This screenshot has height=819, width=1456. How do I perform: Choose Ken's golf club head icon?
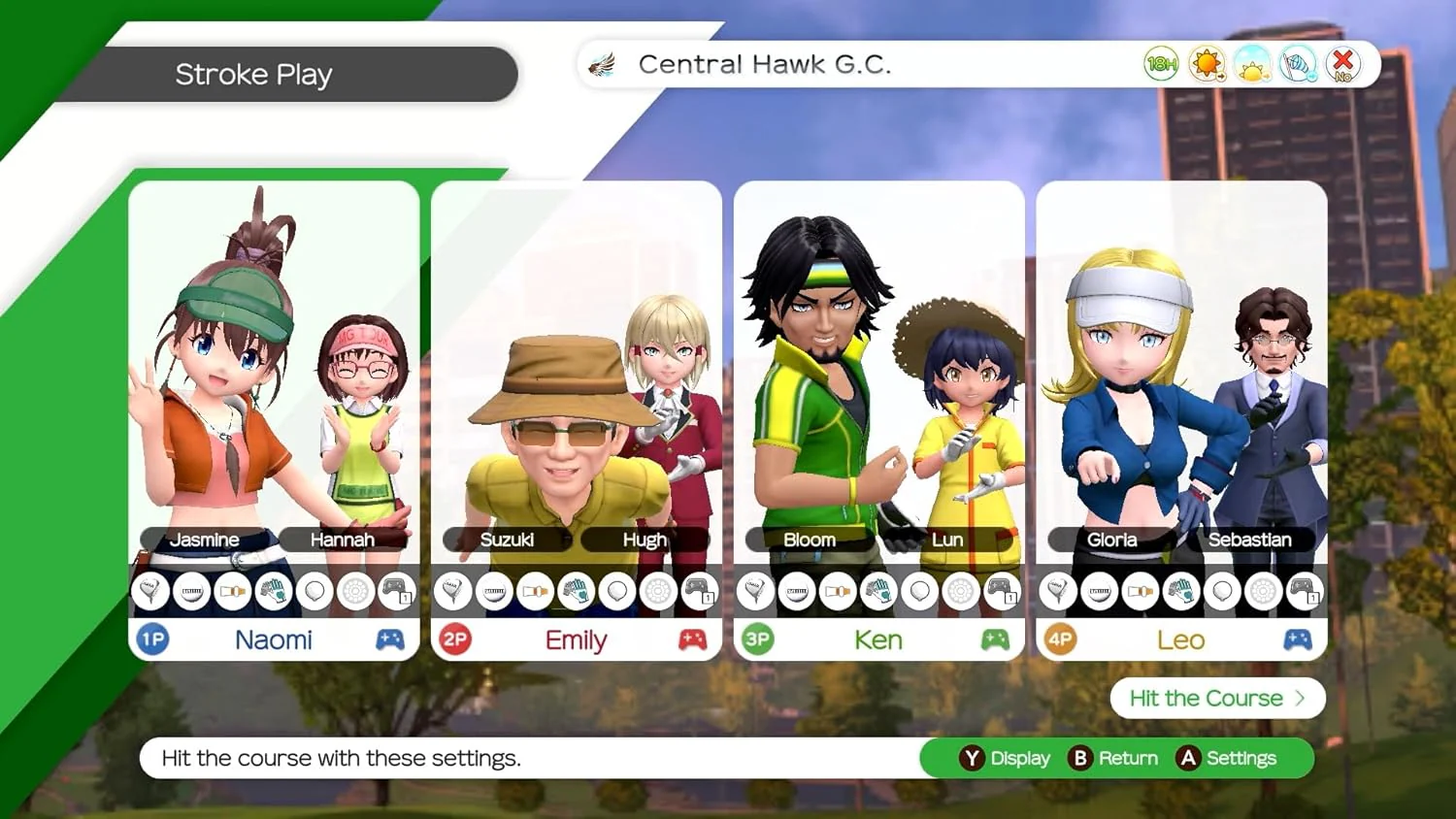click(x=755, y=590)
